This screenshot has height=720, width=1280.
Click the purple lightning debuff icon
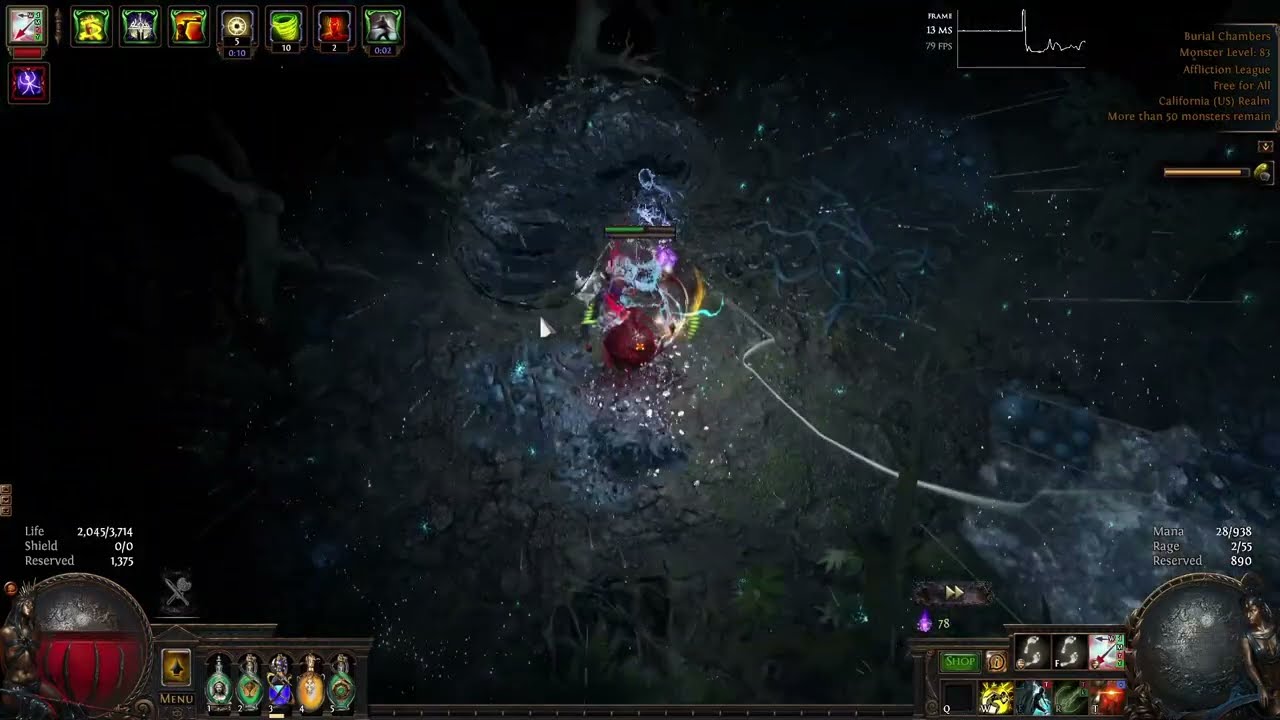(x=28, y=83)
